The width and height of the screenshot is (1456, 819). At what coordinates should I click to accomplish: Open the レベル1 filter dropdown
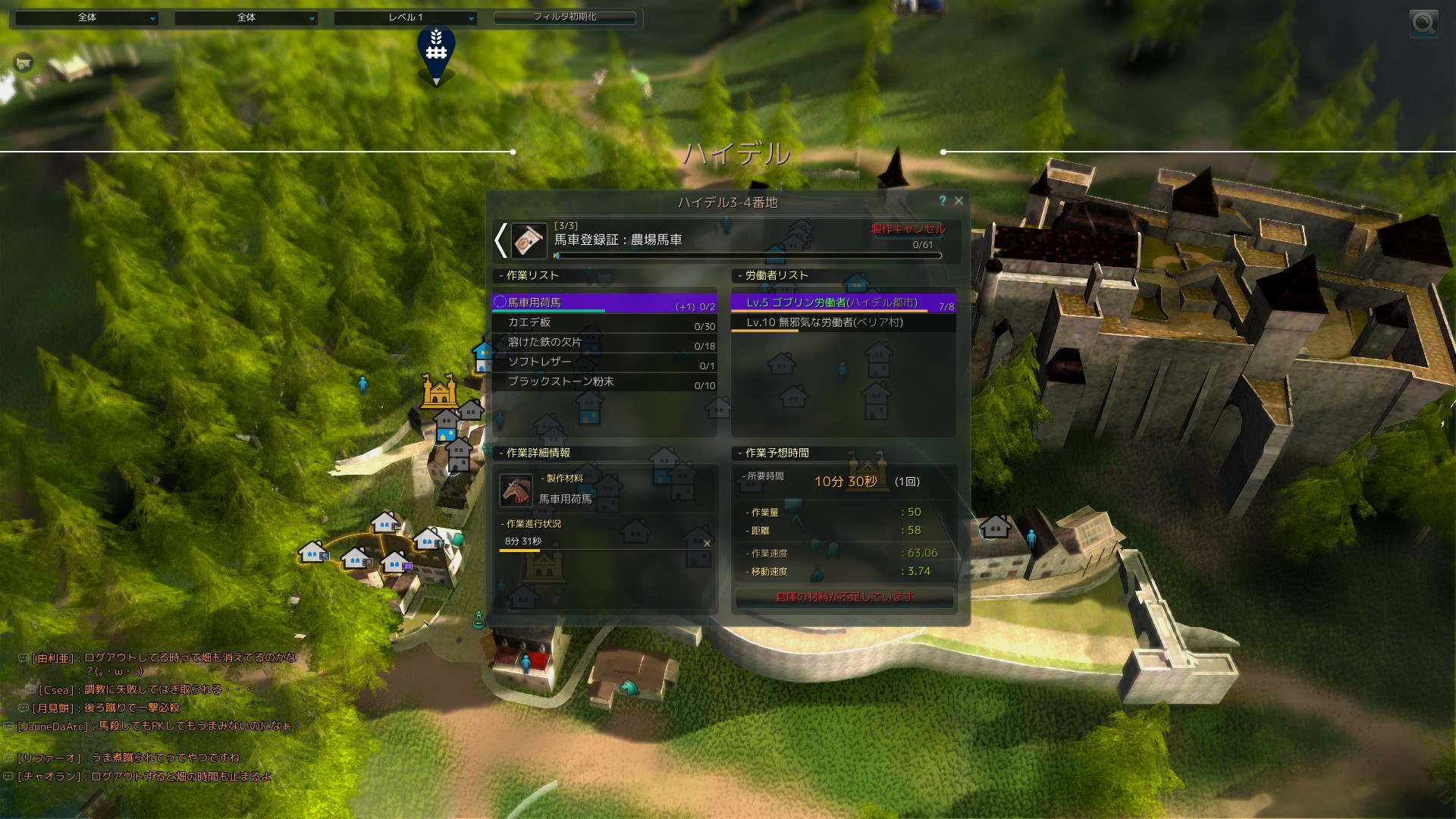[x=405, y=17]
